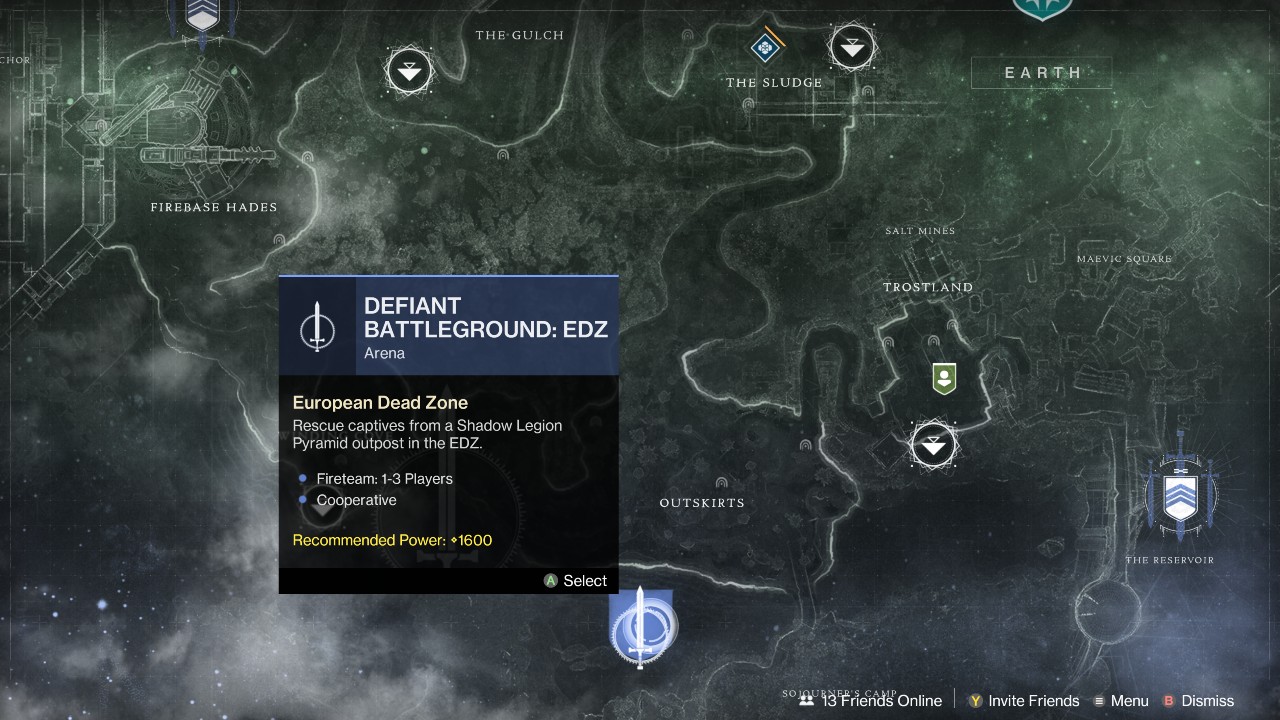Click the European Dead Zone heading
The width and height of the screenshot is (1280, 720).
point(380,402)
